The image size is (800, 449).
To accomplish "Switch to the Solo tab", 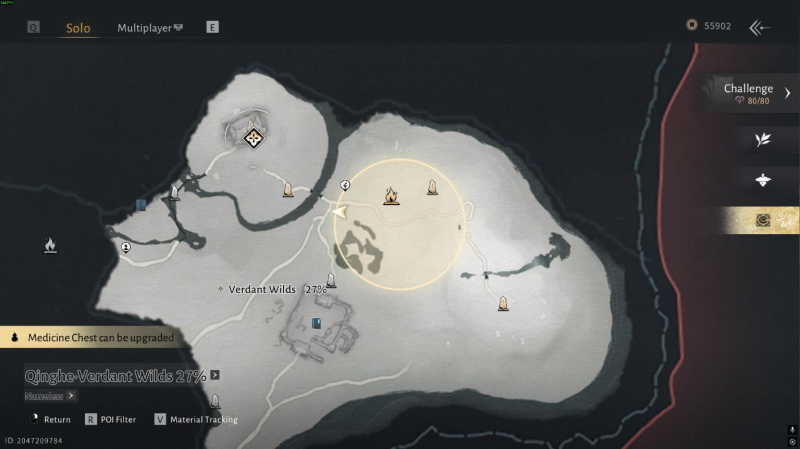I will pos(78,28).
